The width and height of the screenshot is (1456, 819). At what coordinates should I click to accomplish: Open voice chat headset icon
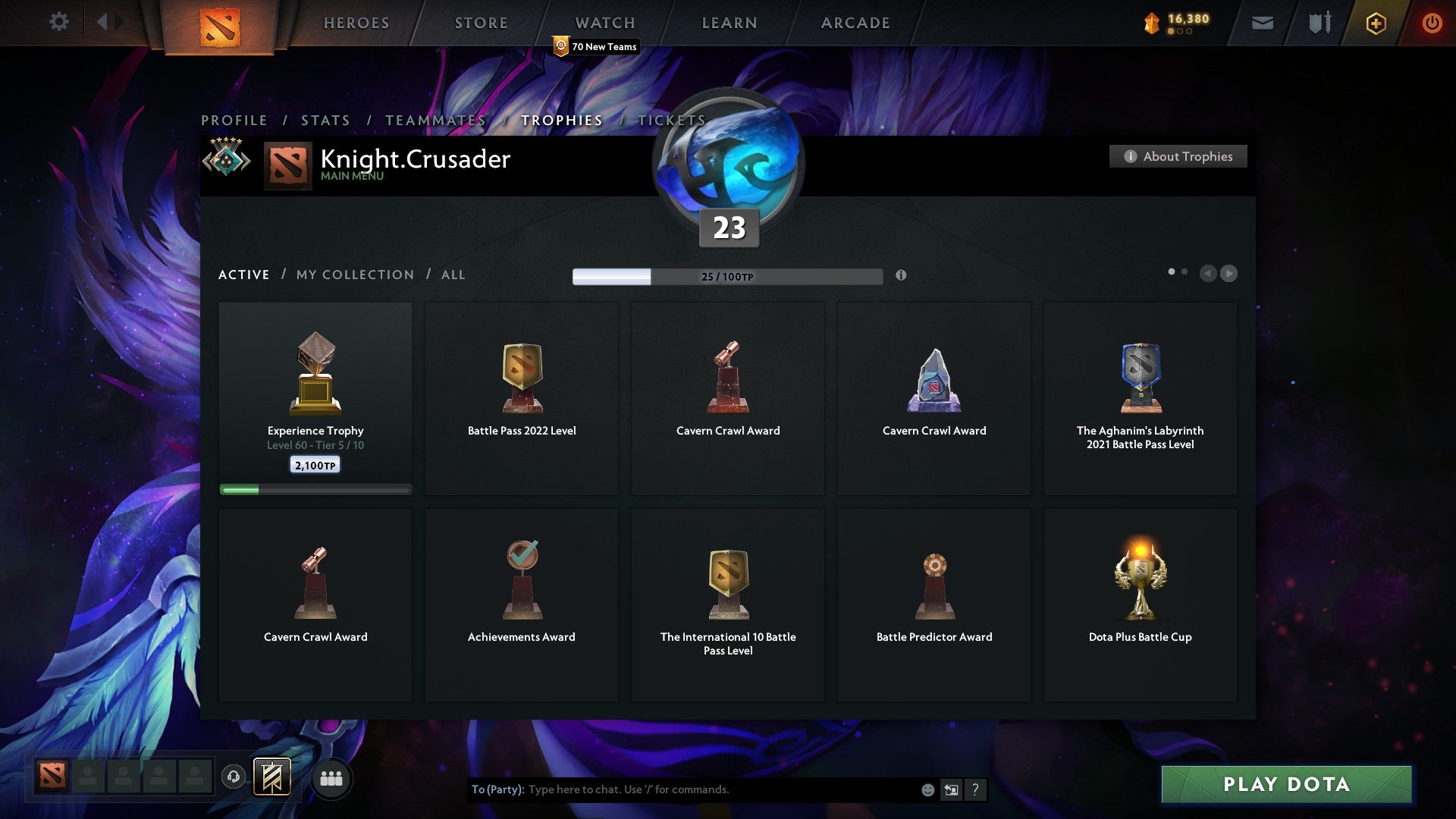233,777
